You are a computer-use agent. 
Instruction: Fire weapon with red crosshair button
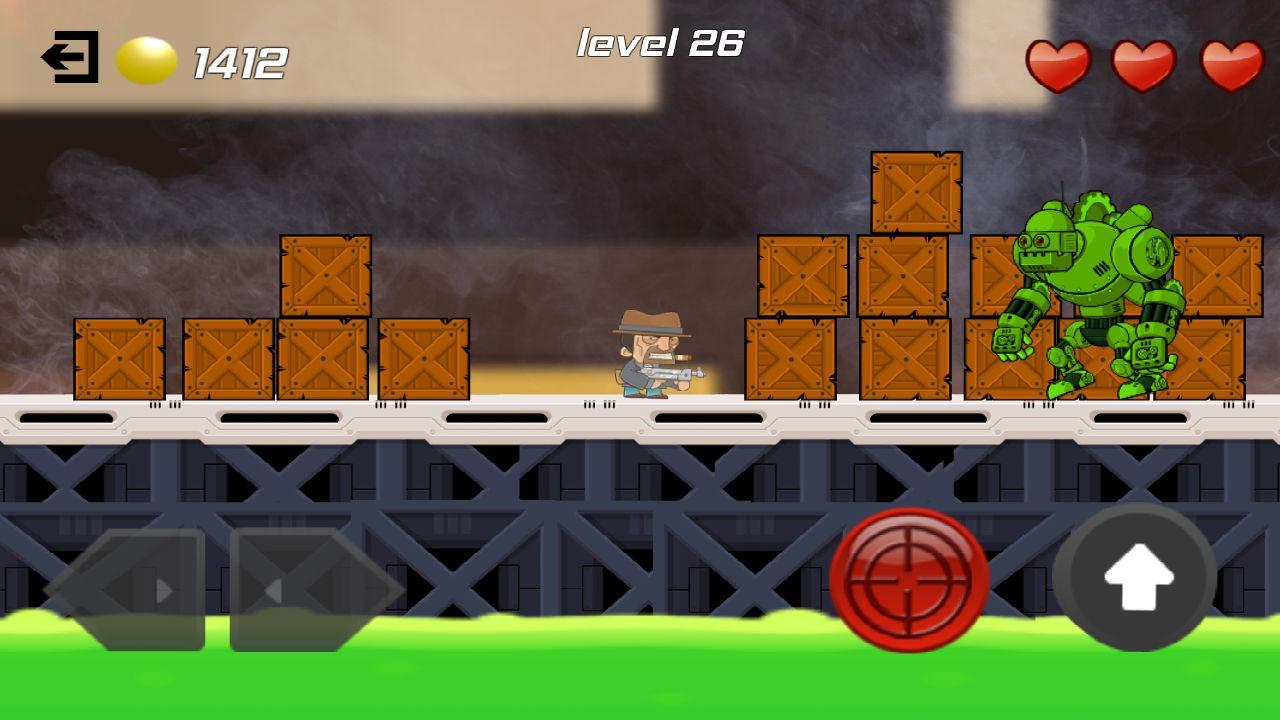pos(909,579)
